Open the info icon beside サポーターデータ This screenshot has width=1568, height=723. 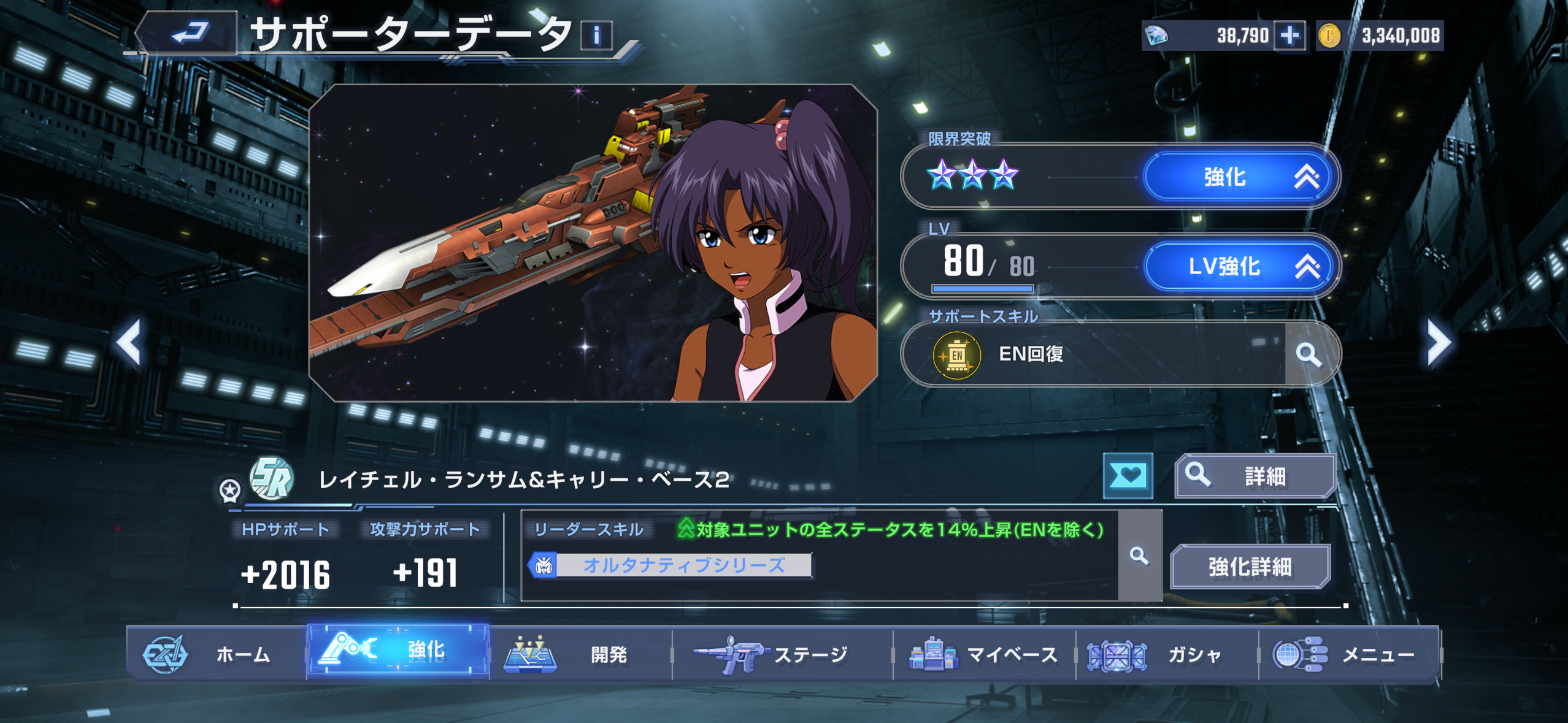(596, 35)
